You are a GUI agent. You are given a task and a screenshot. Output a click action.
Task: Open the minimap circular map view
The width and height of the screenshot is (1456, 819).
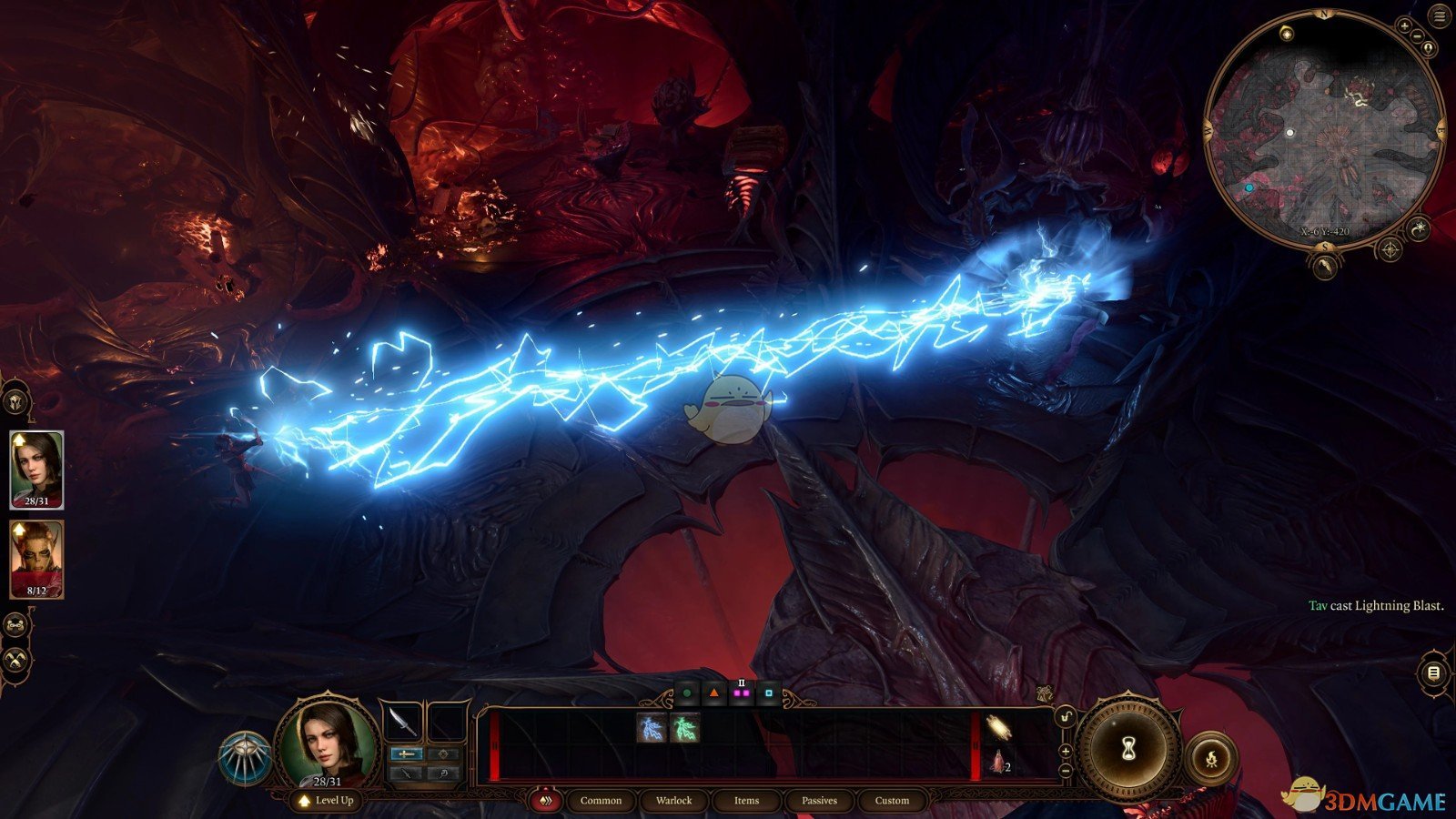pyautogui.click(x=1324, y=136)
